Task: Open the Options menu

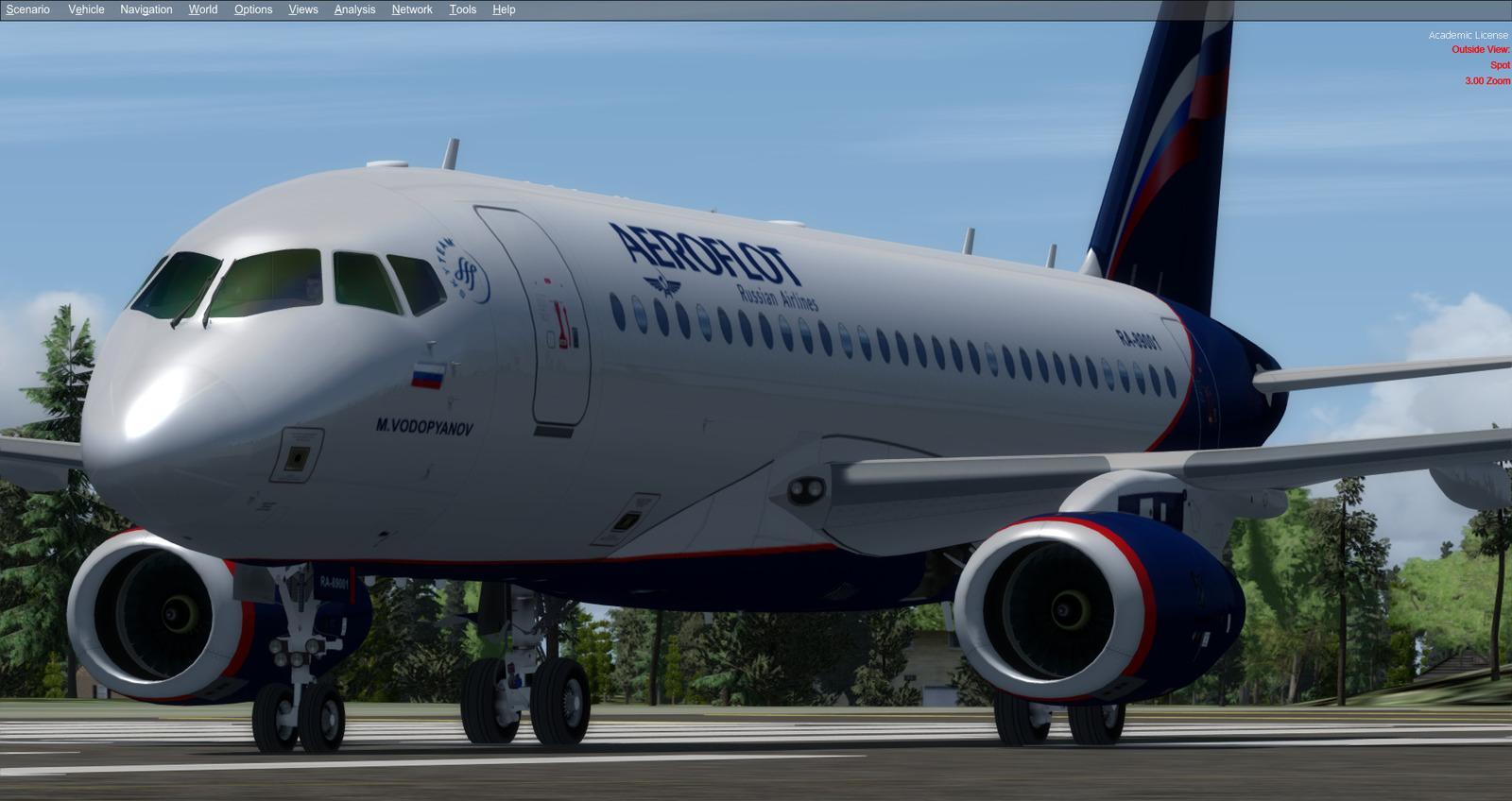Action: [251, 9]
